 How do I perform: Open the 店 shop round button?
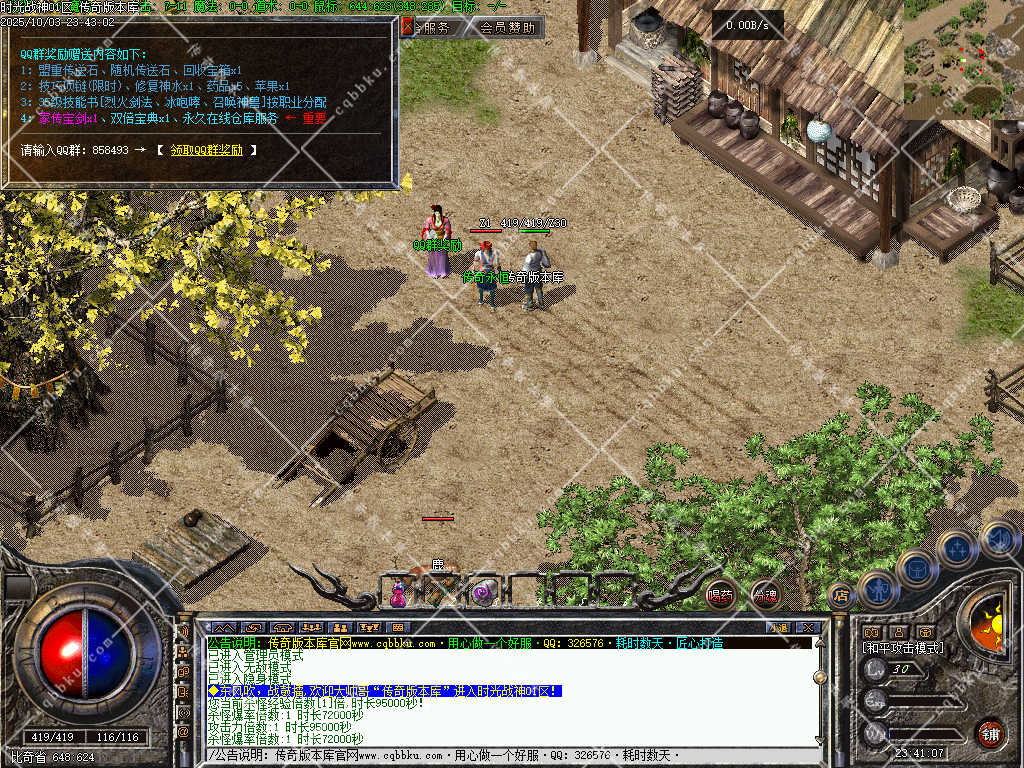(x=841, y=597)
